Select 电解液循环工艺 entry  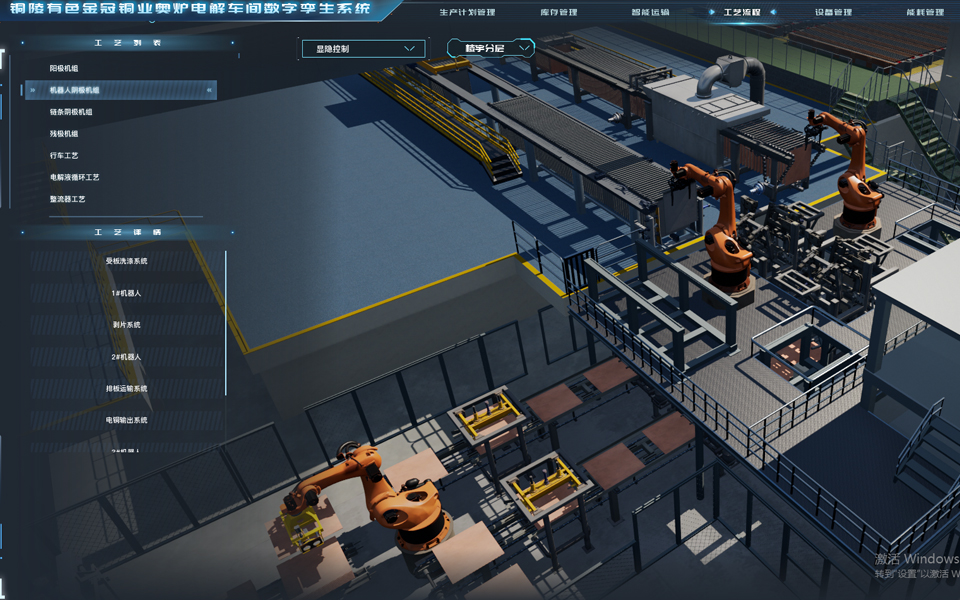pyautogui.click(x=75, y=177)
